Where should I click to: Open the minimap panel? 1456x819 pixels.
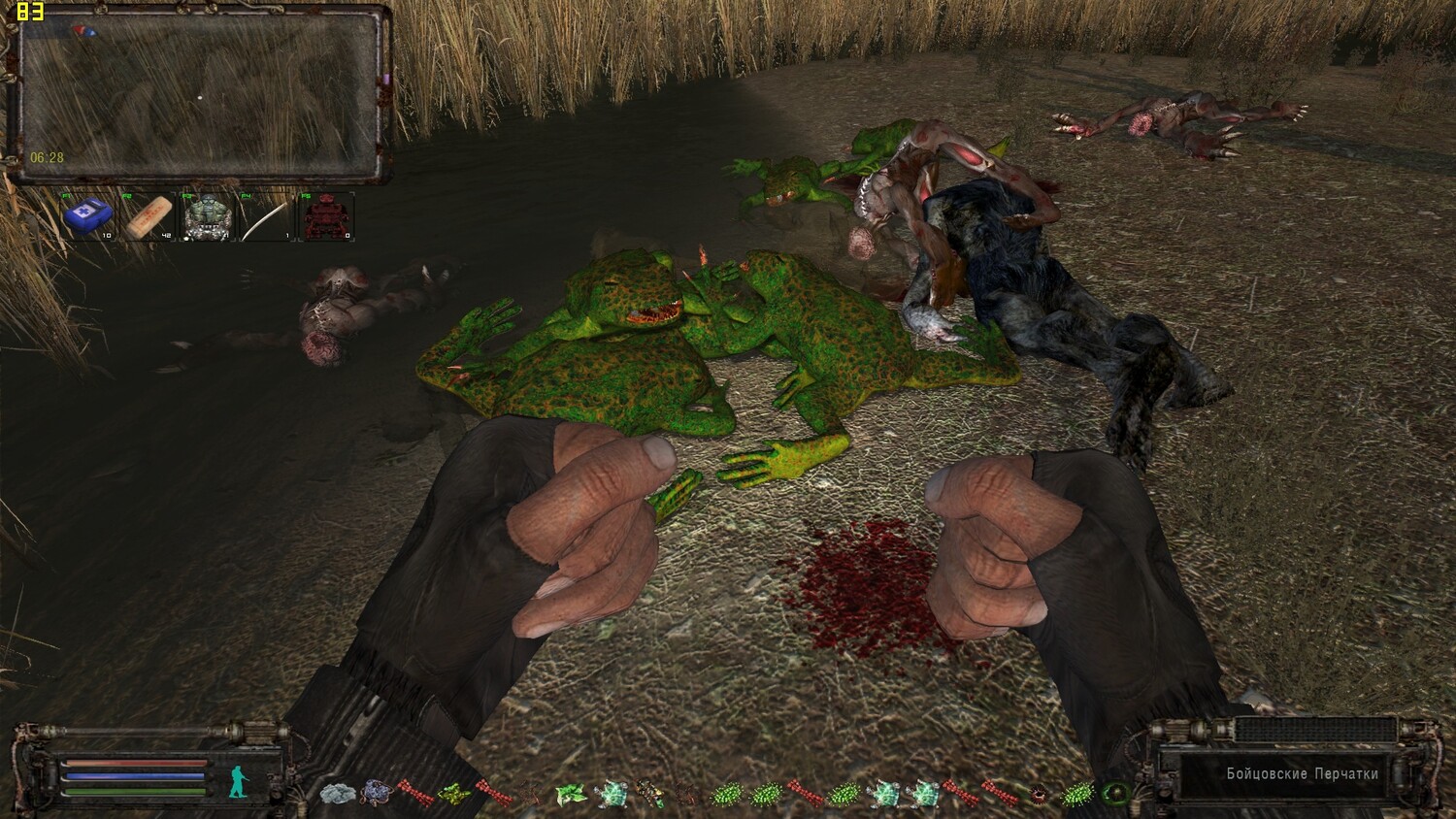(x=199, y=94)
